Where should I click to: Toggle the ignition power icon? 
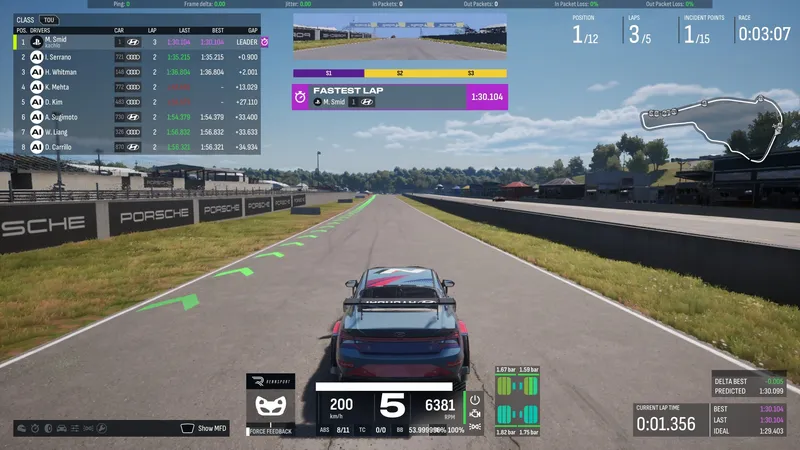pyautogui.click(x=475, y=398)
